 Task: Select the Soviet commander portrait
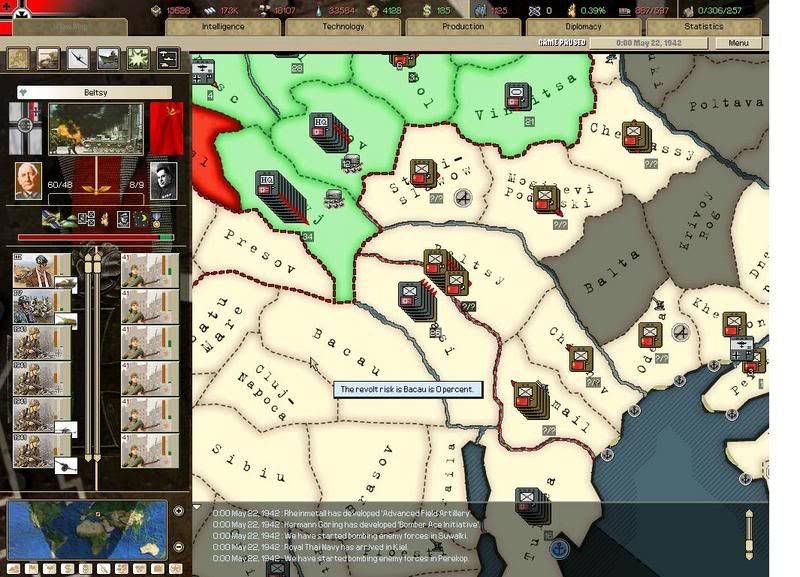tap(163, 181)
